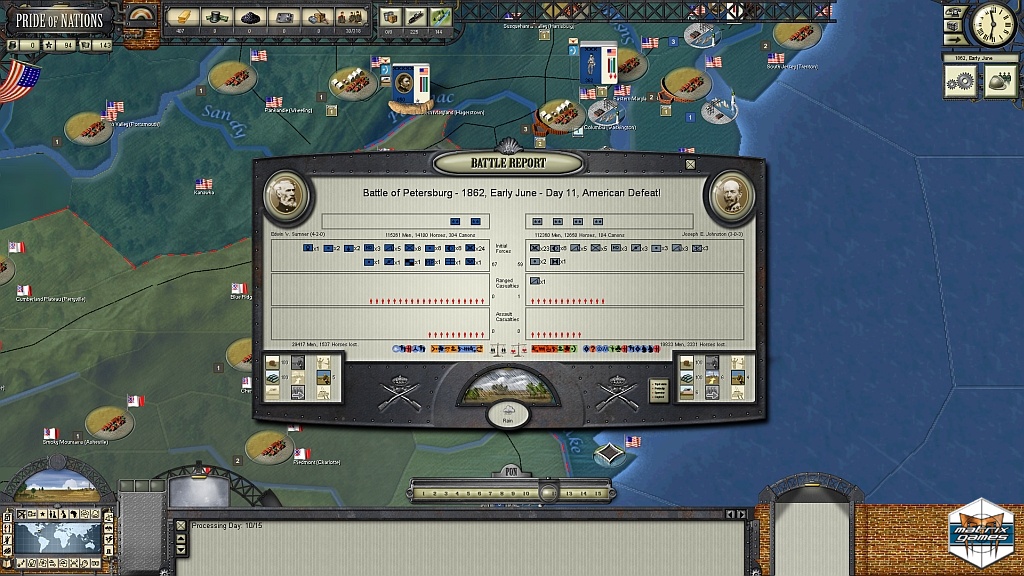Close the Battle Report window
This screenshot has width=1024, height=576.
pyautogui.click(x=689, y=164)
